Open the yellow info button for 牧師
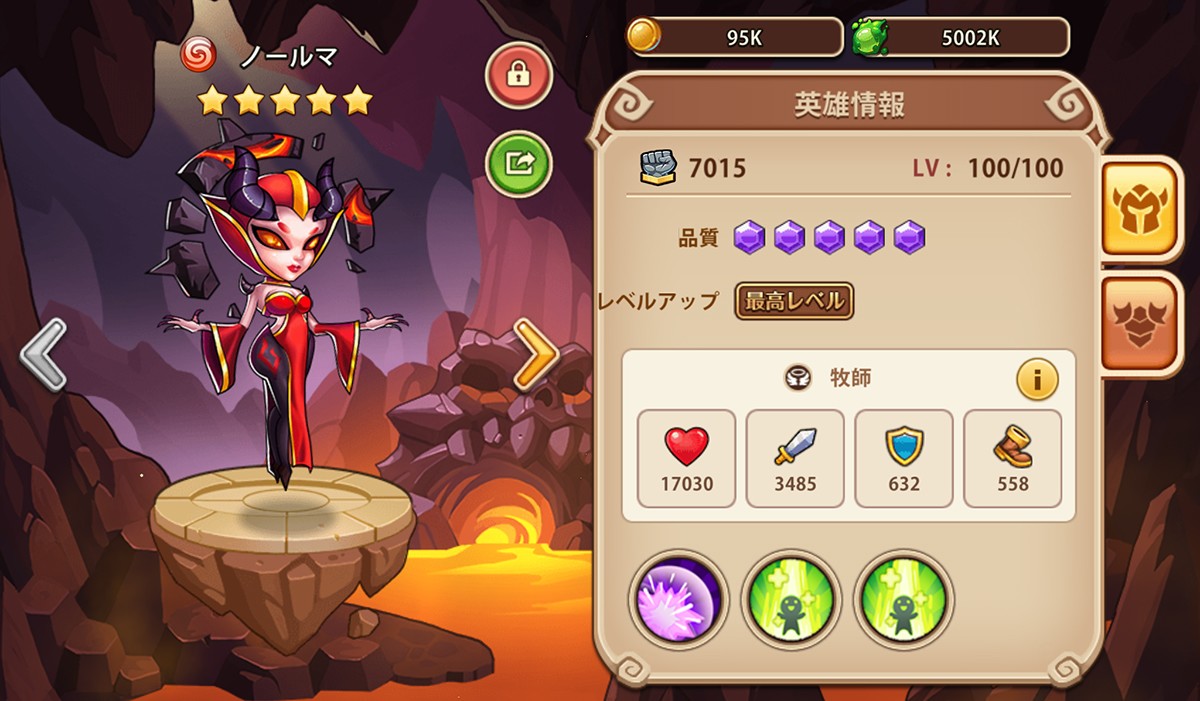Screen dimensions: 1200x701 coord(1037,379)
